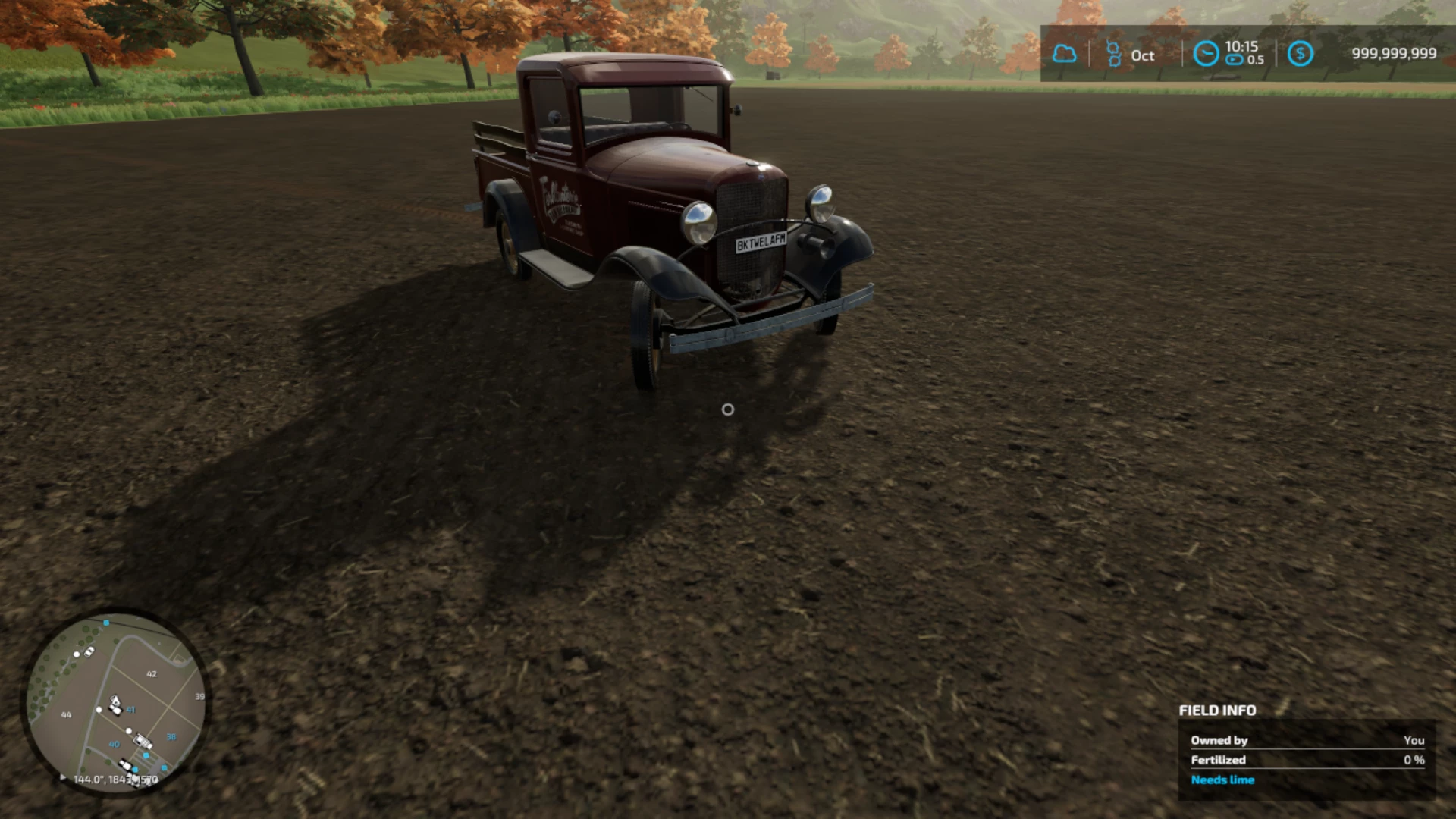Click the dollar coin icon near the money display
1456x819 pixels.
click(1301, 52)
